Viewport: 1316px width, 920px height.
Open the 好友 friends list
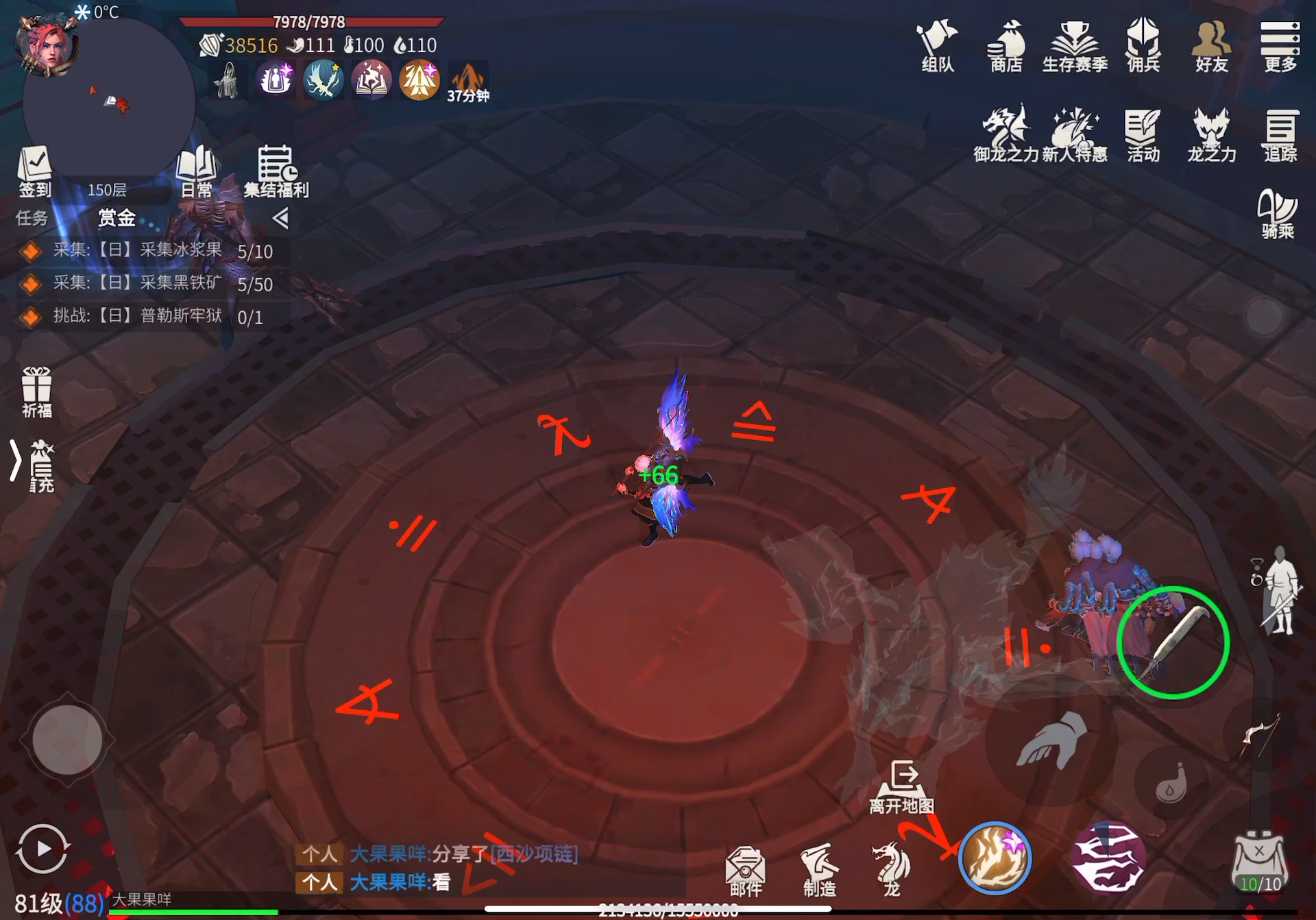click(1211, 45)
